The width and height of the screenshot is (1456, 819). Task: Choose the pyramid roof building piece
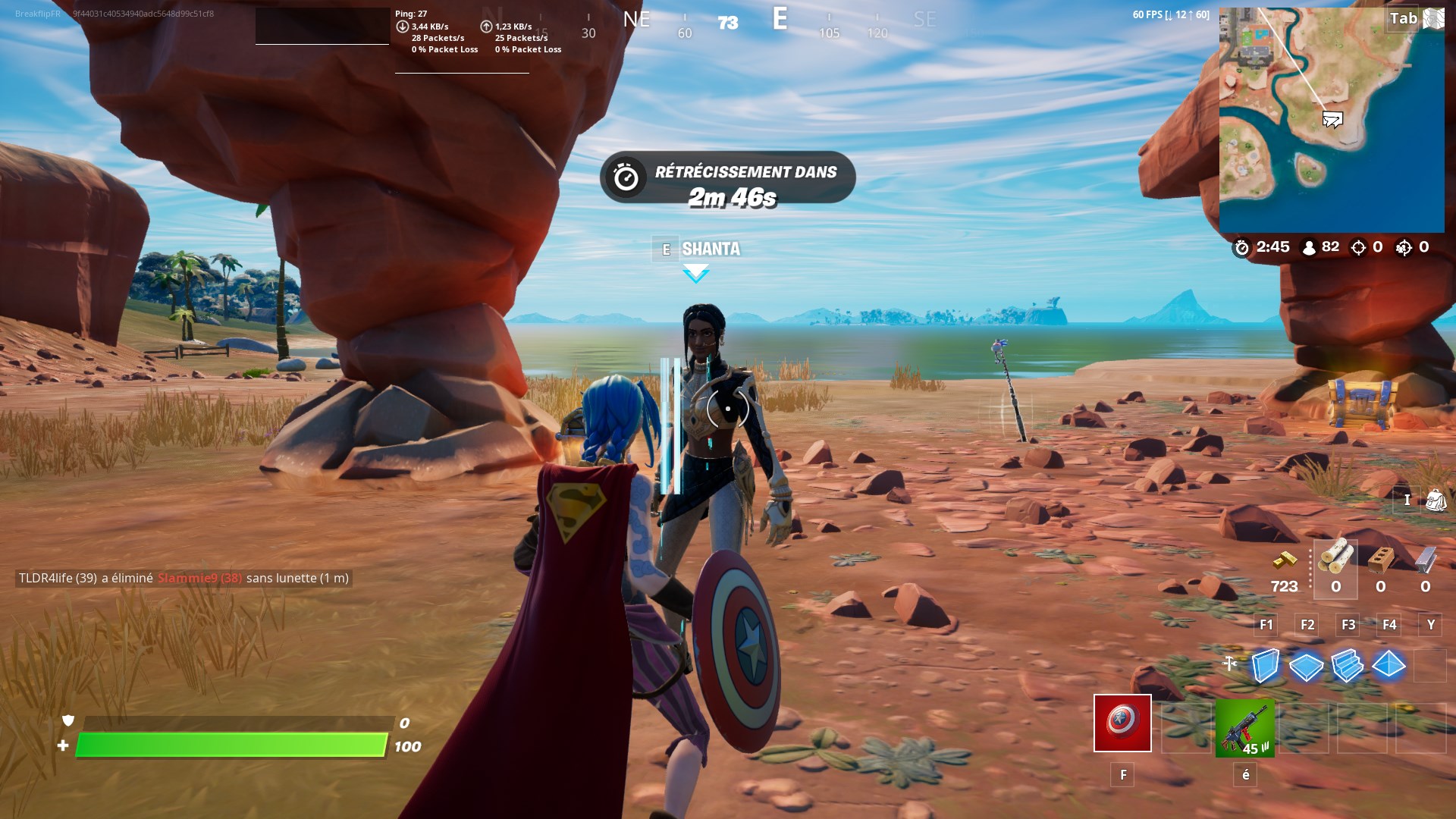coord(1389,665)
